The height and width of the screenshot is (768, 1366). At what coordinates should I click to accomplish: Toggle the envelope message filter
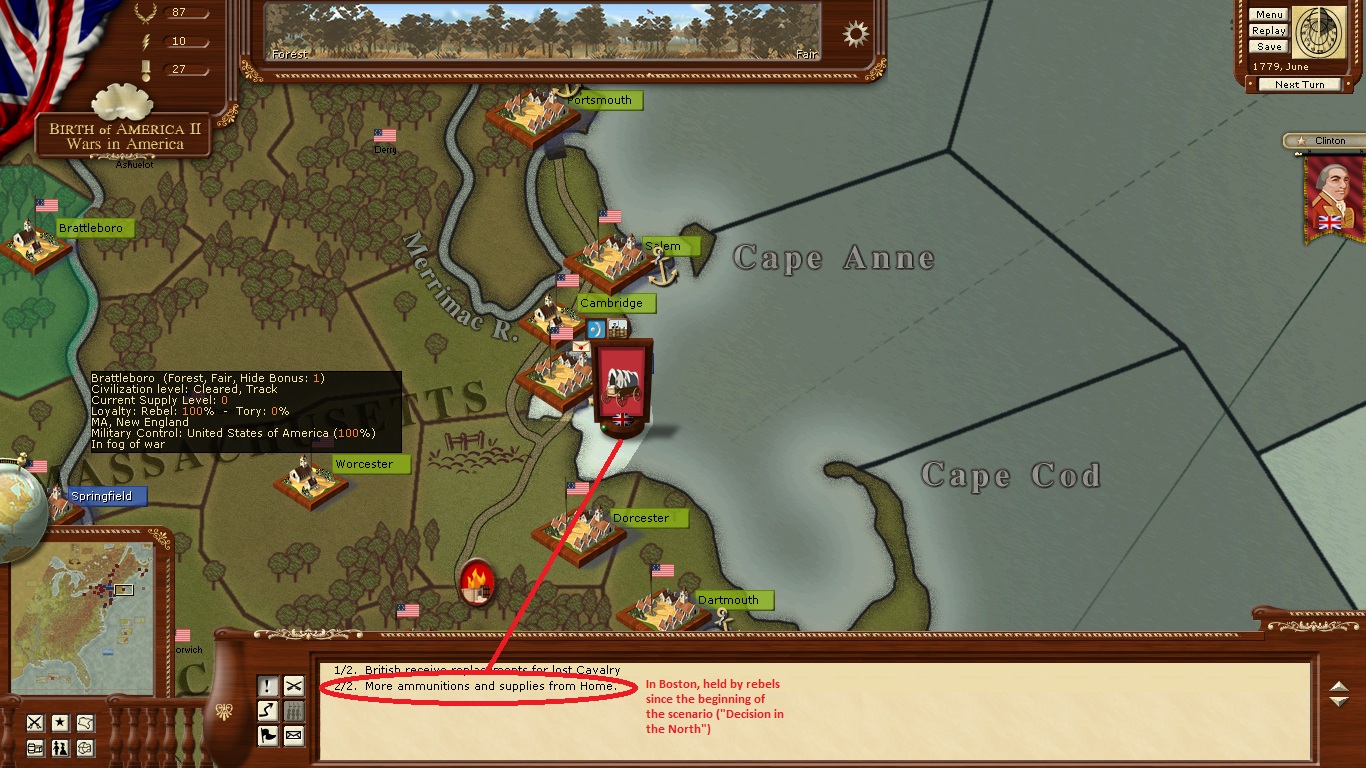click(293, 736)
